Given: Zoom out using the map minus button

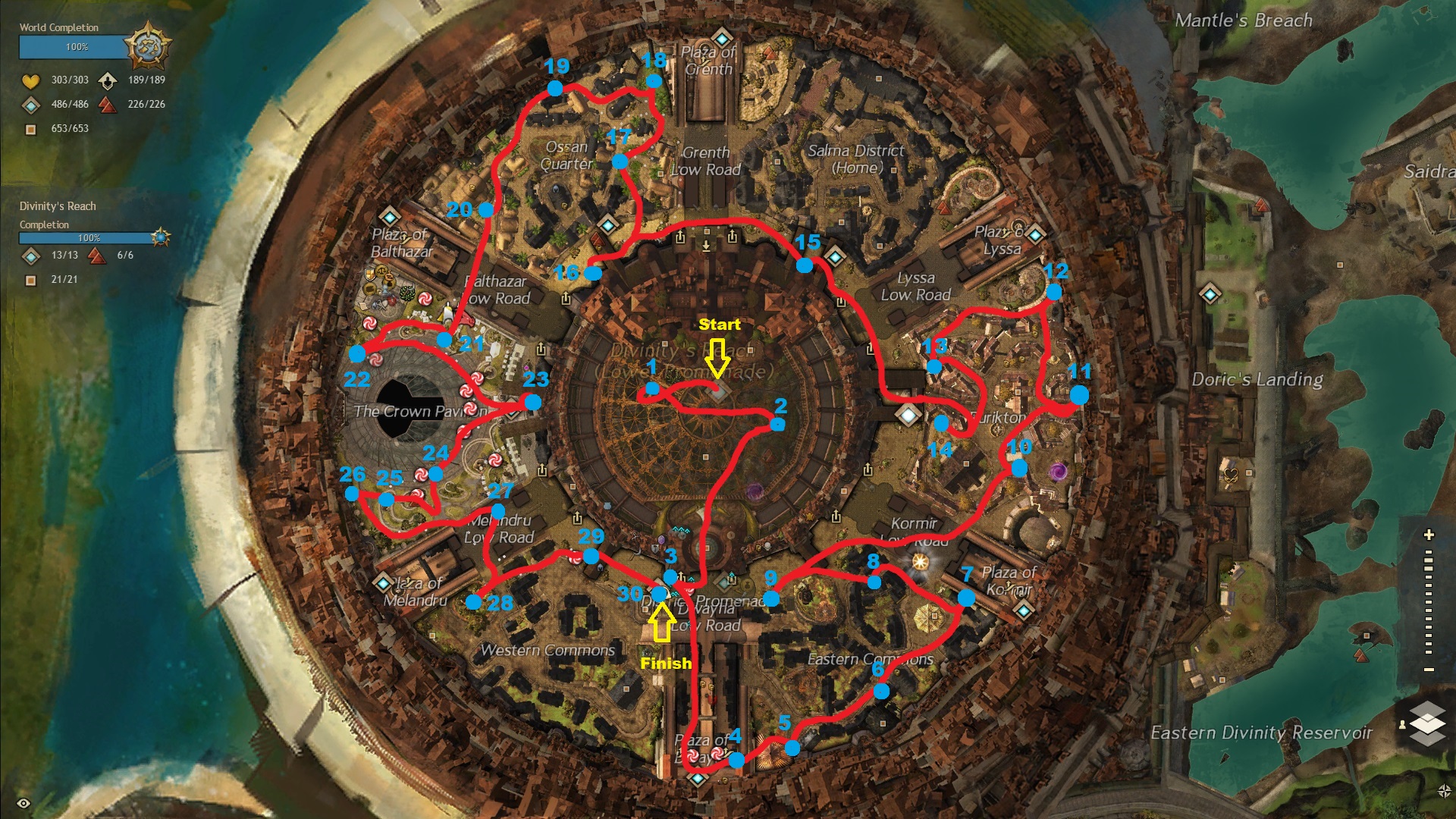Looking at the screenshot, I should (1429, 670).
